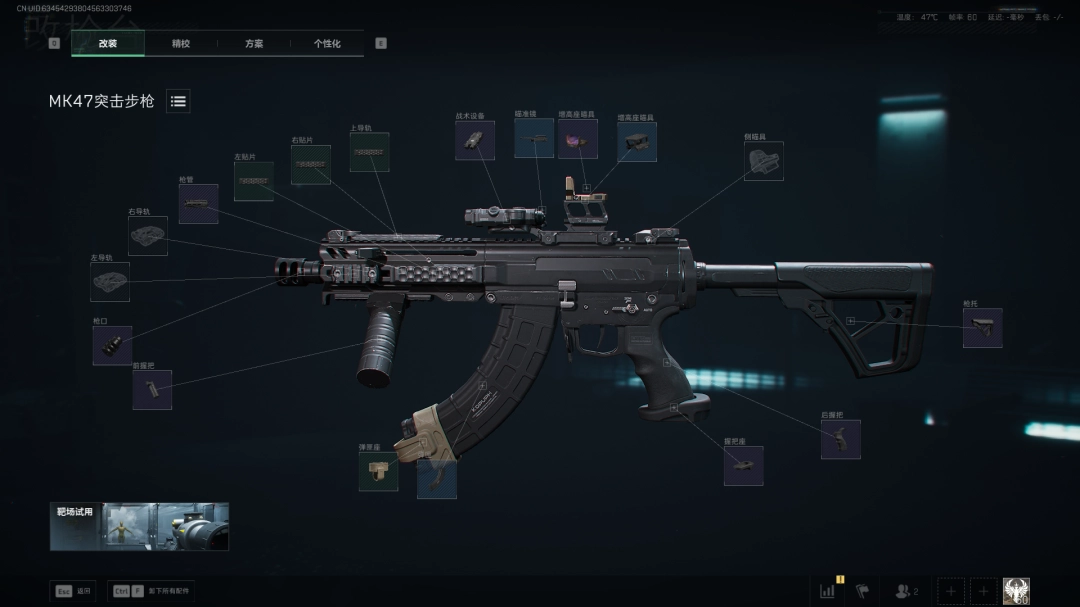Open the 上导轨 top rail slot

(x=369, y=152)
